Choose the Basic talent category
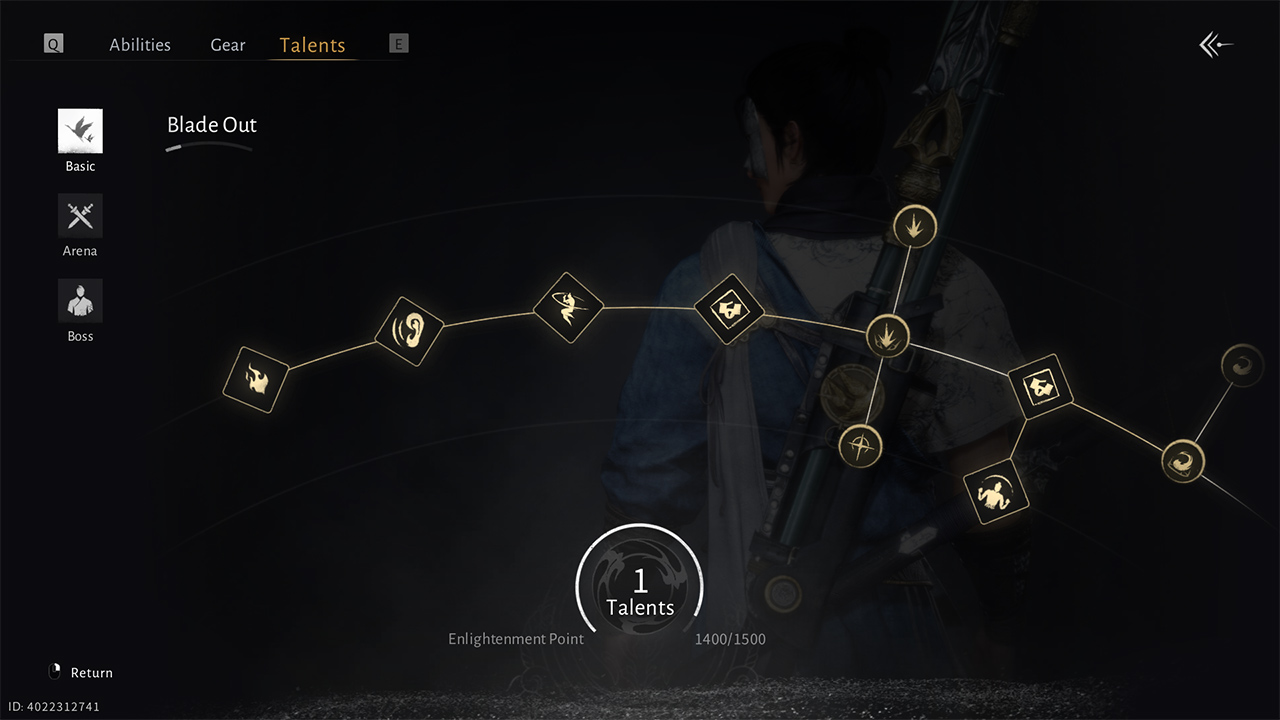 (x=80, y=132)
